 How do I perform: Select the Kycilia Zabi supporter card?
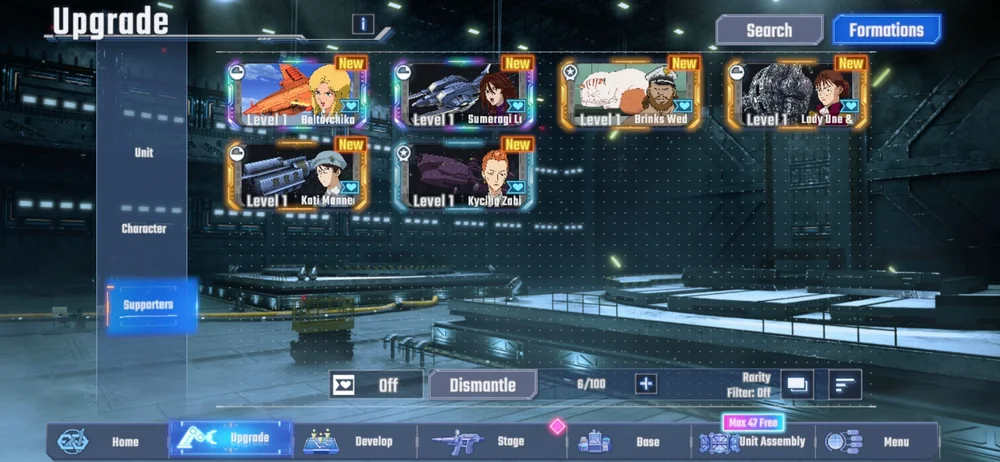[464, 176]
